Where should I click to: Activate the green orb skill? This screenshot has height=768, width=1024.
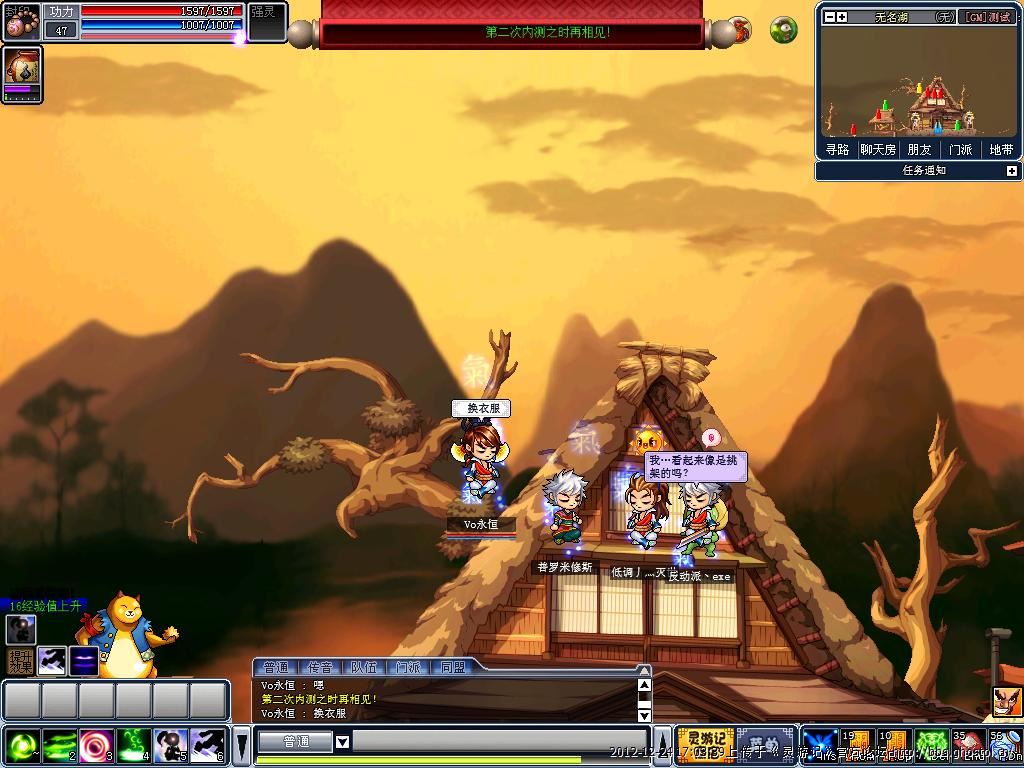(23, 745)
